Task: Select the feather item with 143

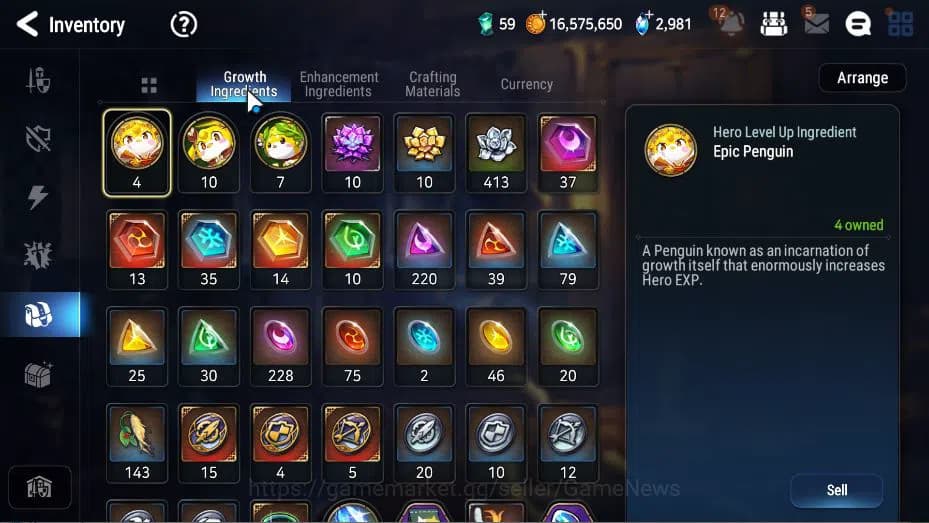Action: pyautogui.click(x=137, y=442)
